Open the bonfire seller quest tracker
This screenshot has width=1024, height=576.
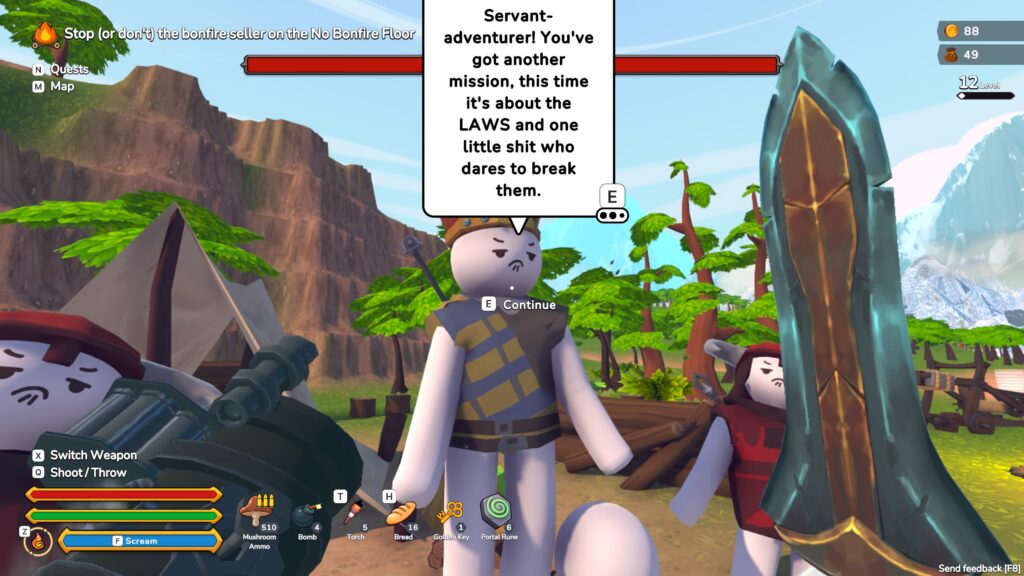coord(227,33)
